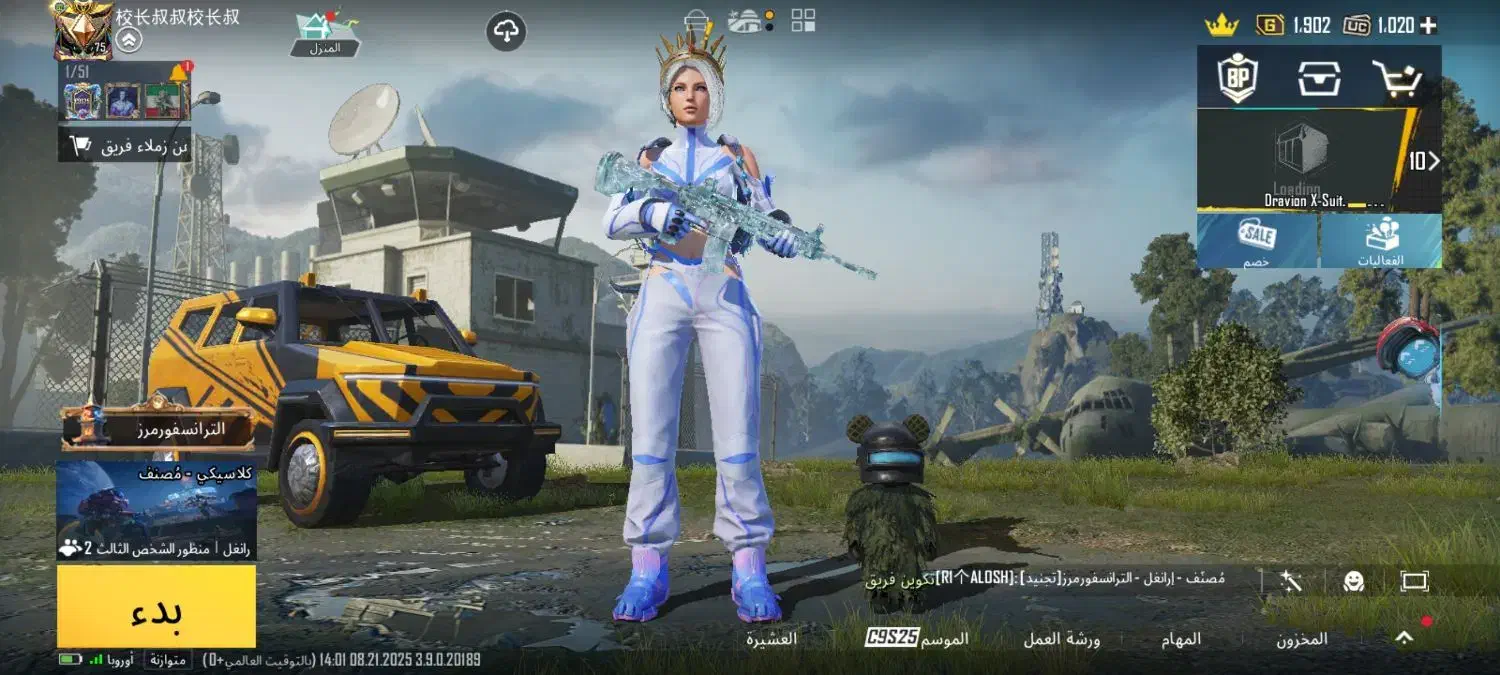
Task: Open the العشيرة clan menu
Action: coord(772,638)
